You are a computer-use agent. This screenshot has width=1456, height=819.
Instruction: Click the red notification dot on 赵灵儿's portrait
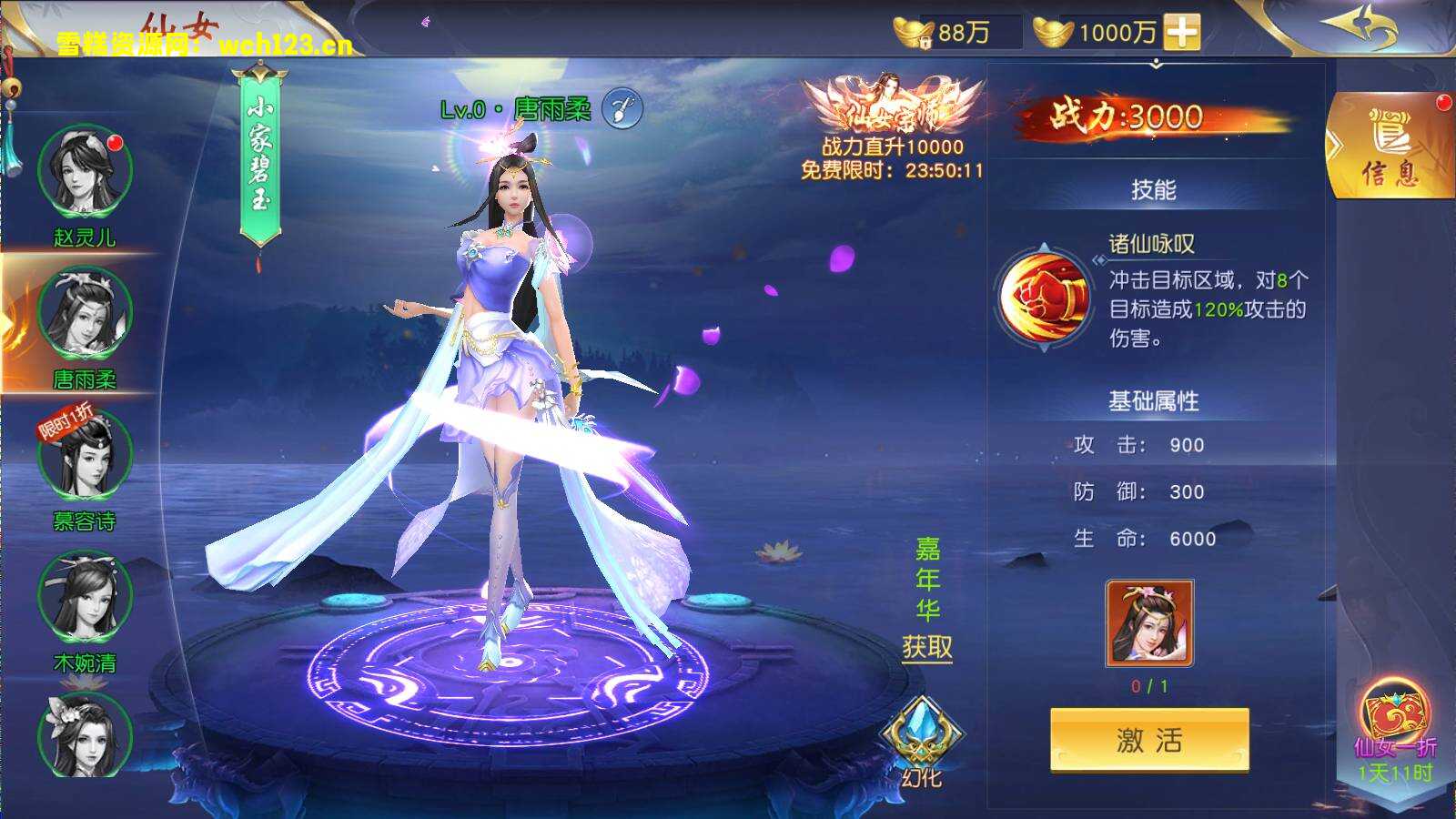click(116, 142)
